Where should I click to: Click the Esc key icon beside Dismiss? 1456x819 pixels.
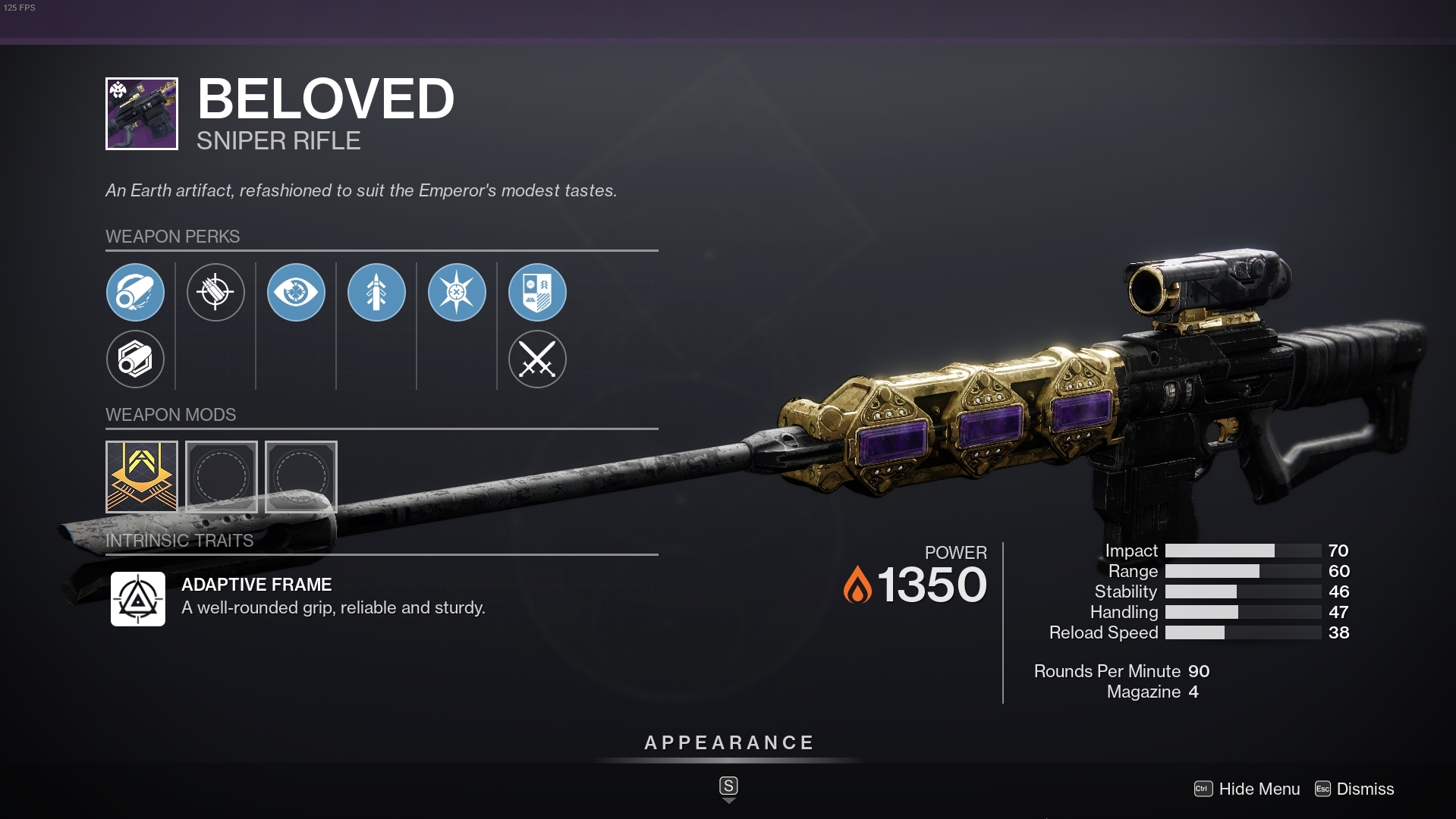coord(1322,789)
